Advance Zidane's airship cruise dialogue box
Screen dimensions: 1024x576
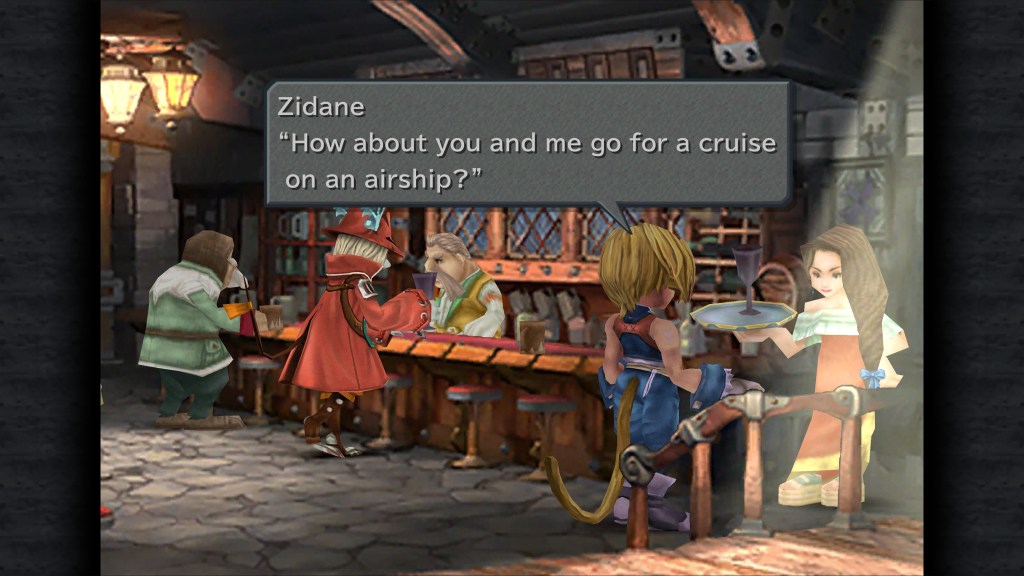[528, 143]
